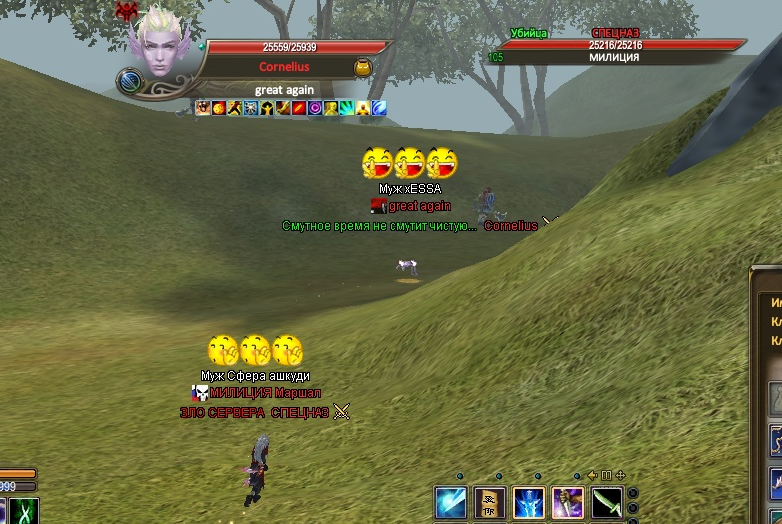Click the hotbar's four-way move handle
This screenshot has width=782, height=524.
tap(620, 475)
